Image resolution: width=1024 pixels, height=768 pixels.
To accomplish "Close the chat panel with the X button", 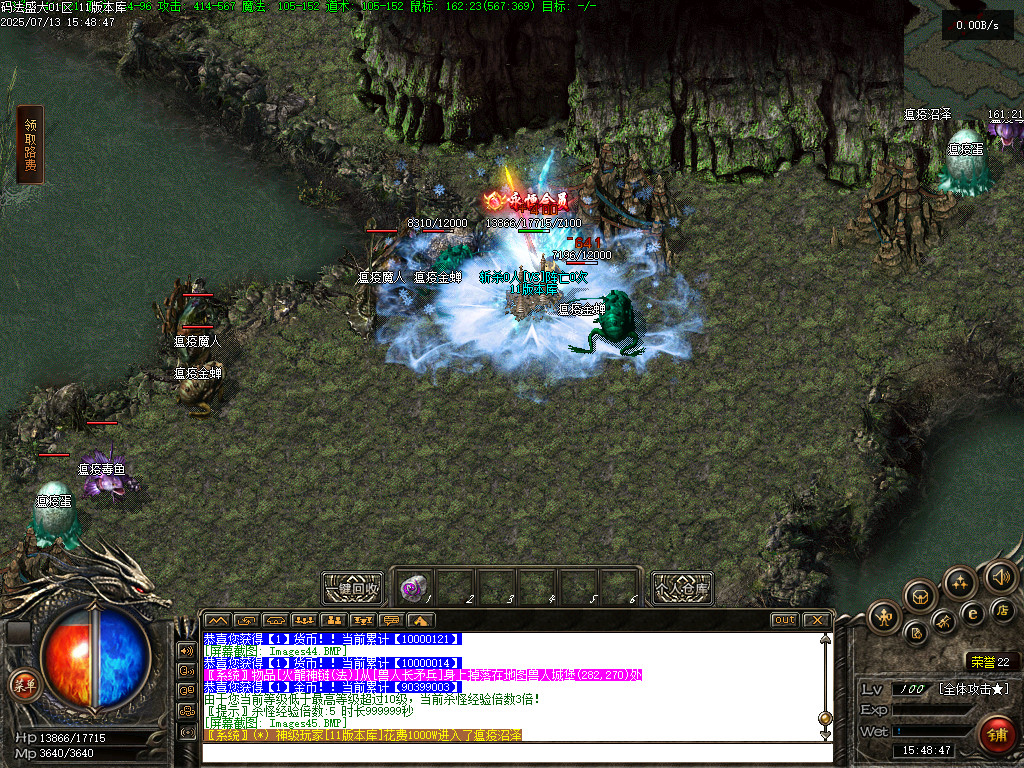I will [816, 620].
